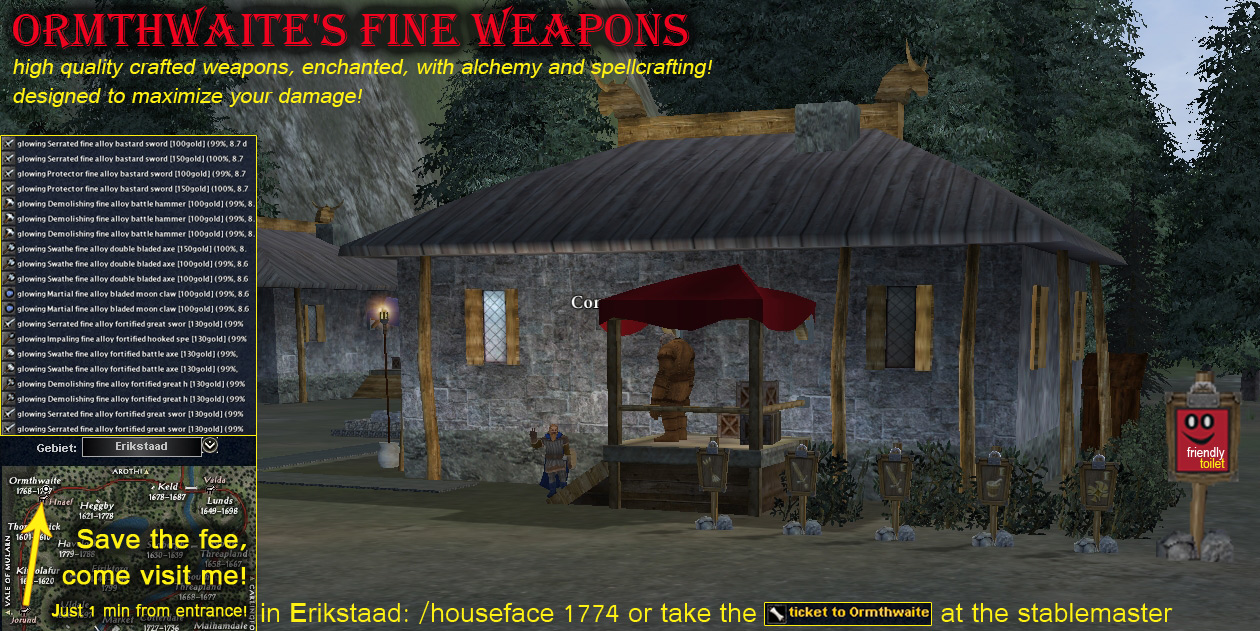The image size is (1260, 631).
Task: Click the Erikstaad area selection field
Action: coord(141,446)
